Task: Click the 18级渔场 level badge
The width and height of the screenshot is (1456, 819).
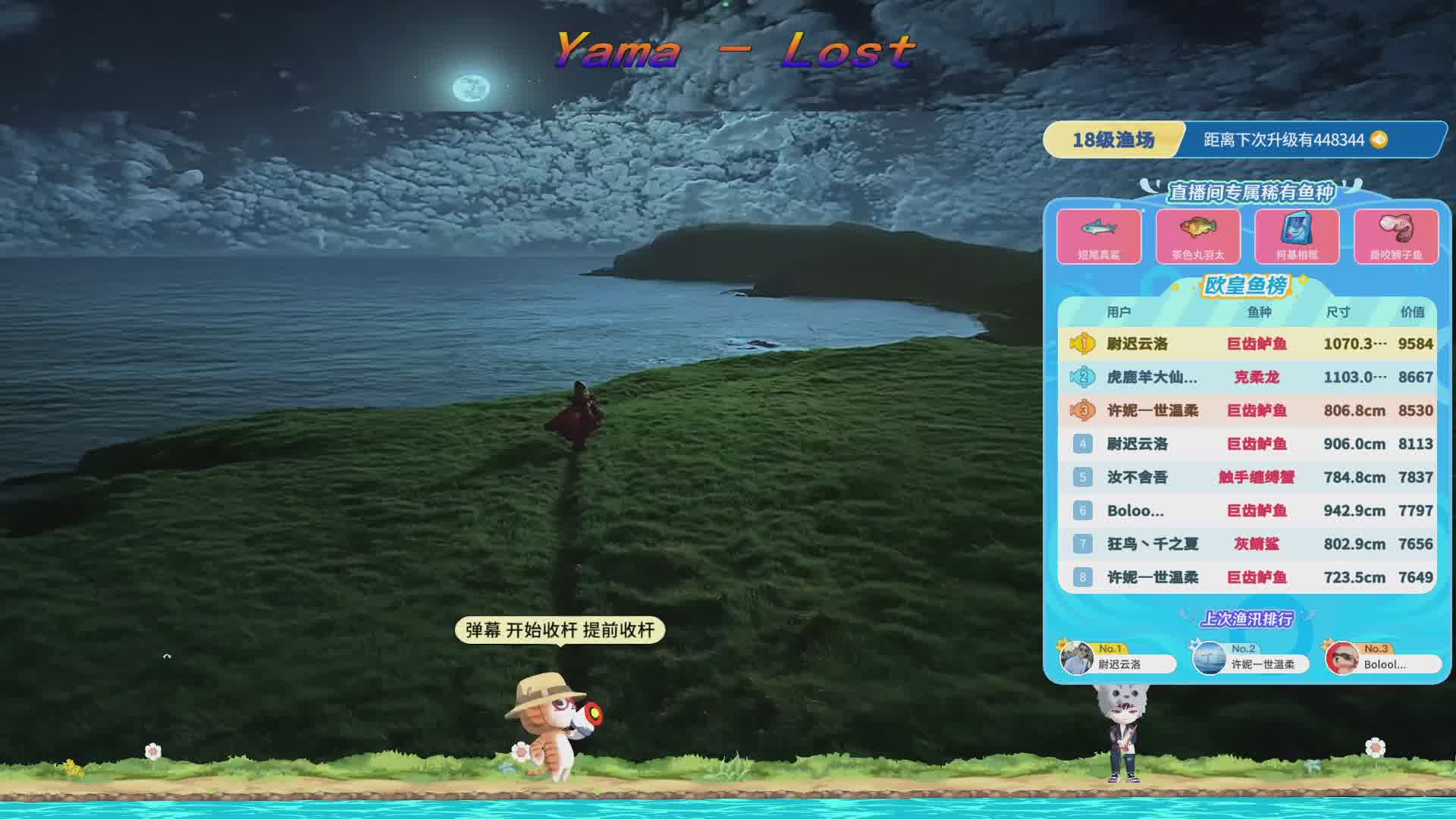Action: click(x=1112, y=140)
